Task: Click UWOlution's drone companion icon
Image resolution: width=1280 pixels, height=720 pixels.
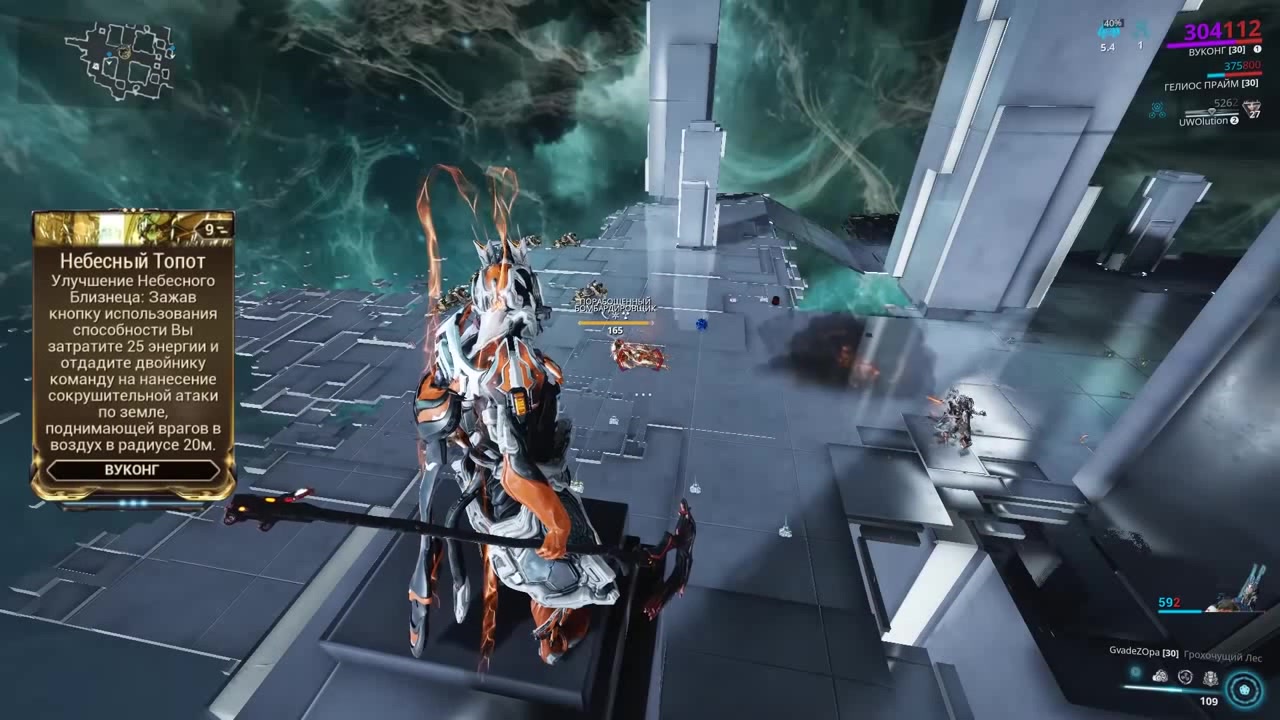Action: [1158, 108]
